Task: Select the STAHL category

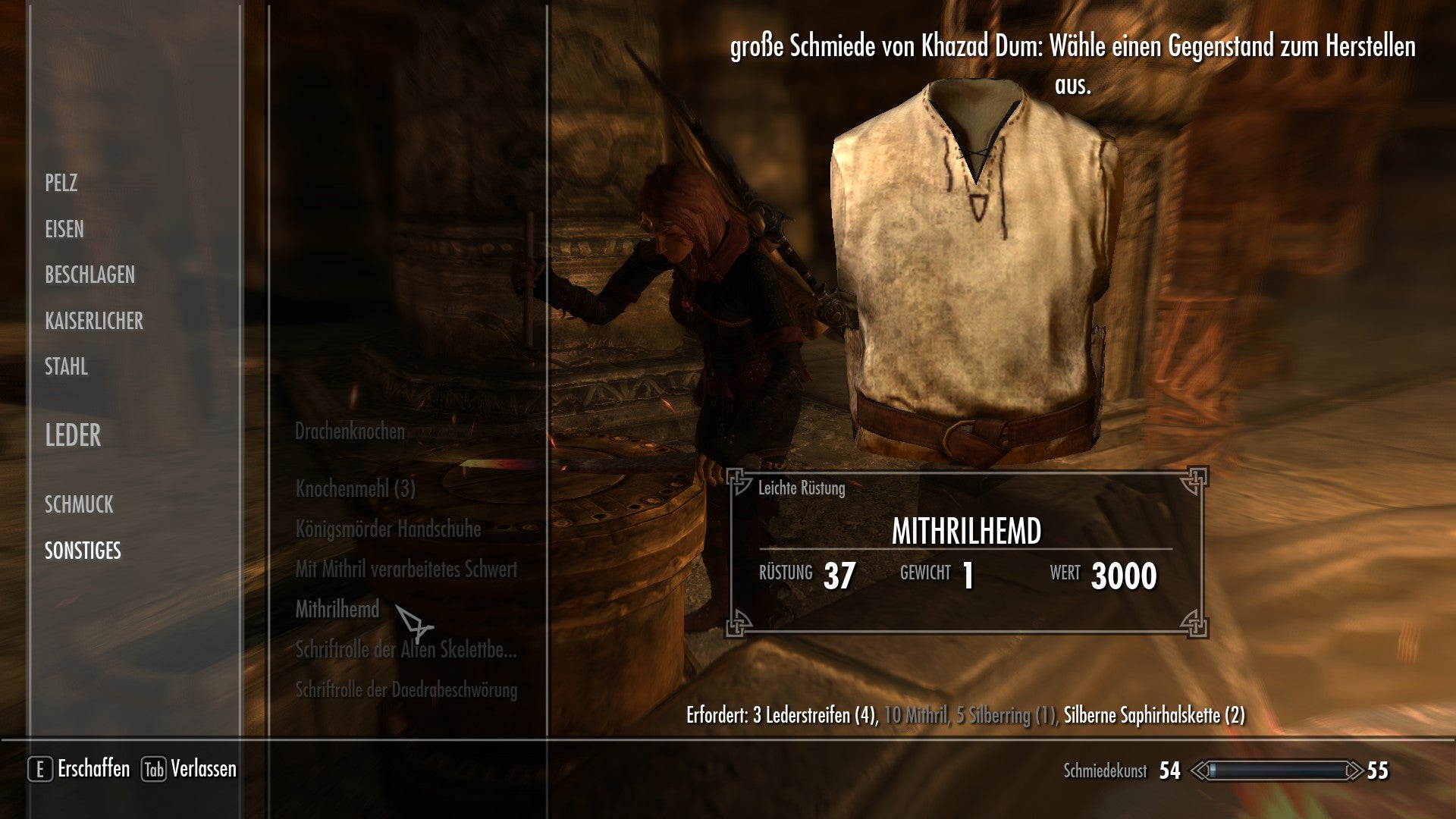Action: [x=66, y=368]
